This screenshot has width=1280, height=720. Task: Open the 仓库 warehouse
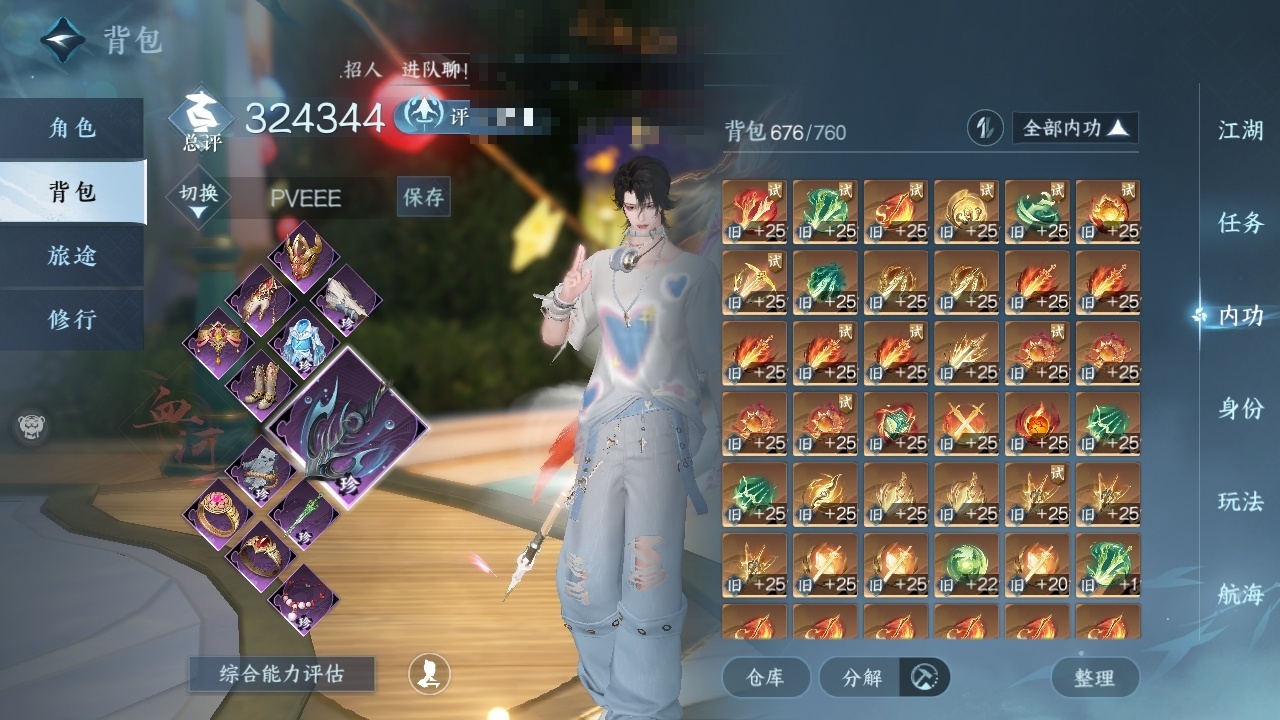coord(765,677)
